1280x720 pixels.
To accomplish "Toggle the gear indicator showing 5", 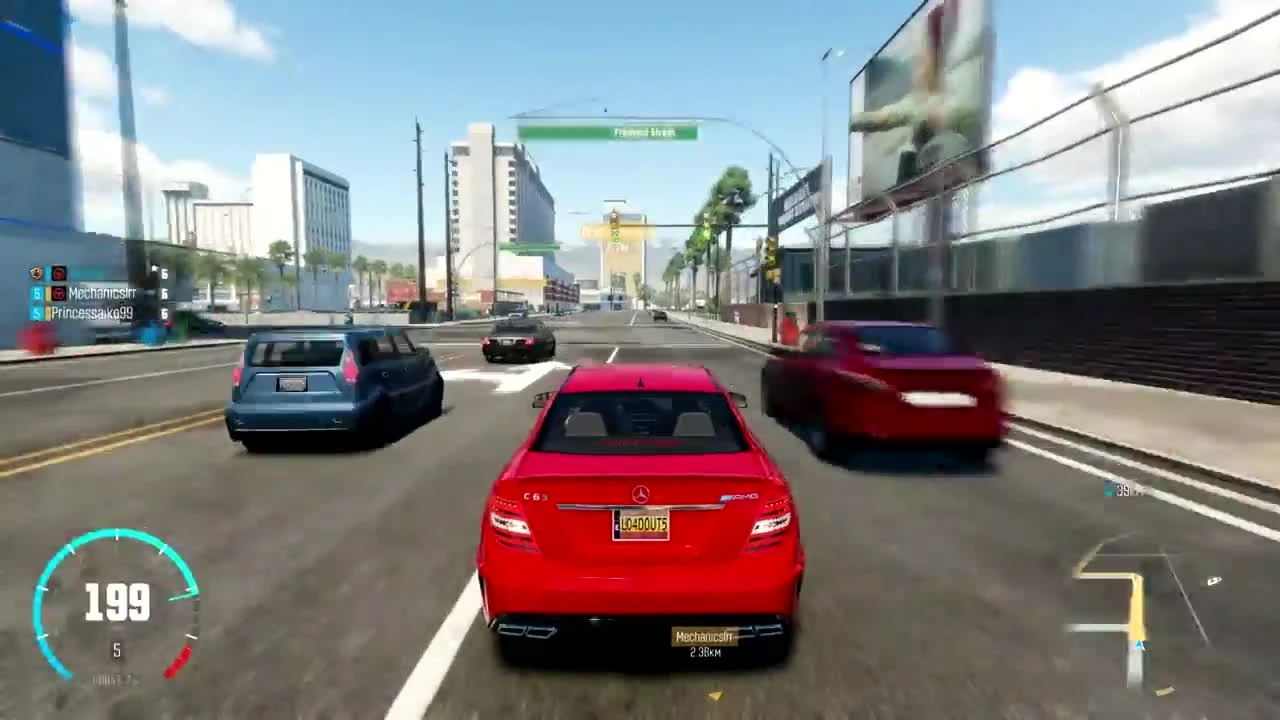I will [116, 651].
